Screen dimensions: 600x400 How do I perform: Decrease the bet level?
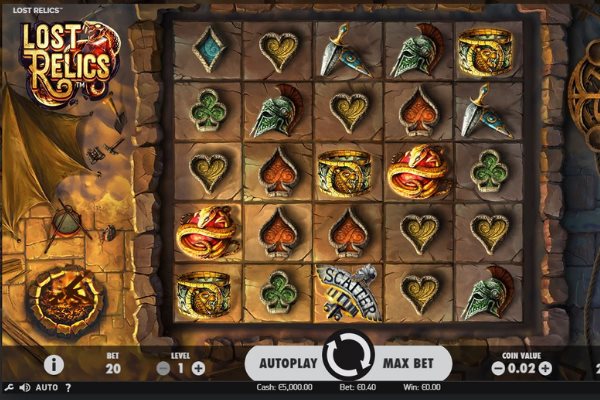point(164,368)
